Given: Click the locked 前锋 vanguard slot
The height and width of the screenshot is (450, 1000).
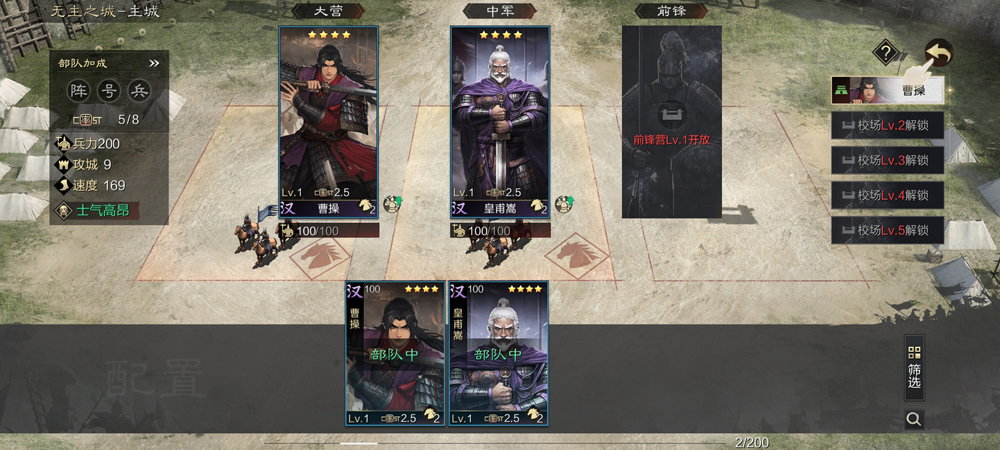Looking at the screenshot, I should (x=671, y=122).
